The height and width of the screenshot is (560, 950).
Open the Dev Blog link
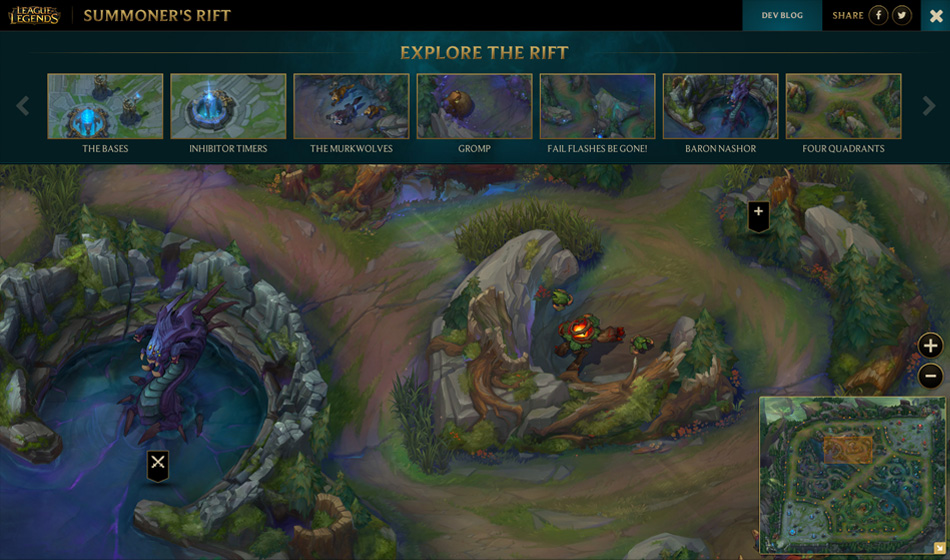782,15
